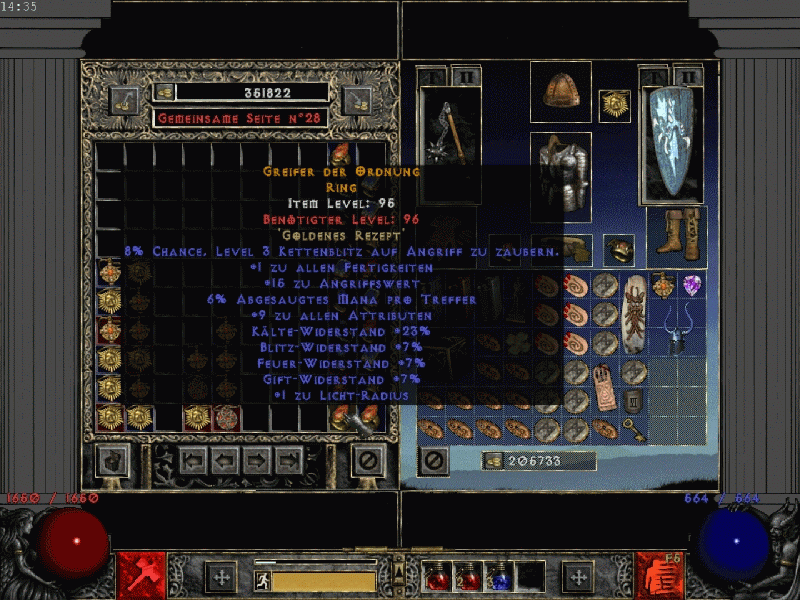Viewport: 800px width, 600px height.
Task: Close the shared stash panel
Action: [x=368, y=460]
